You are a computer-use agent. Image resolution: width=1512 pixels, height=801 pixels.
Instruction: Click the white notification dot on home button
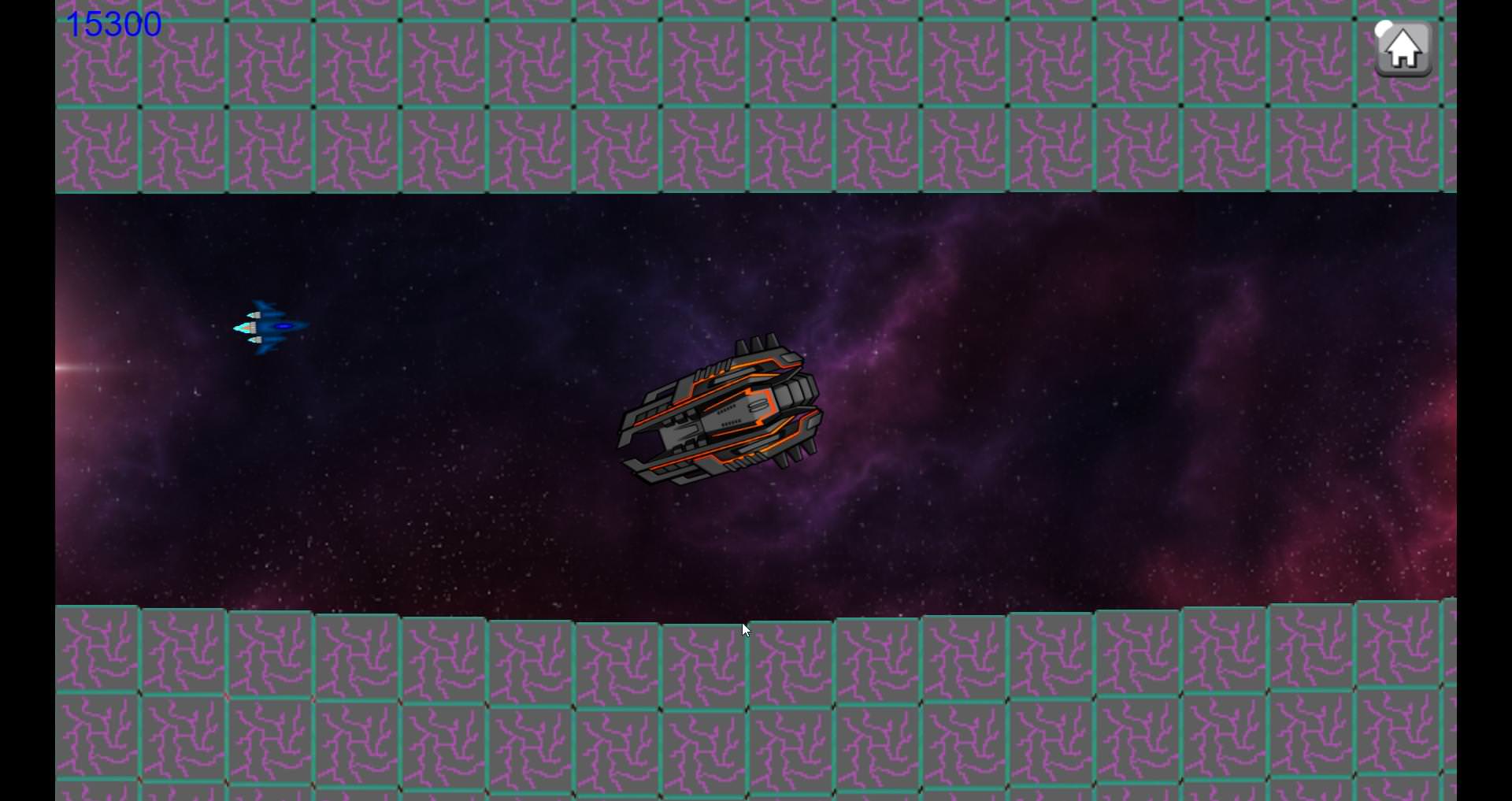click(x=1383, y=30)
